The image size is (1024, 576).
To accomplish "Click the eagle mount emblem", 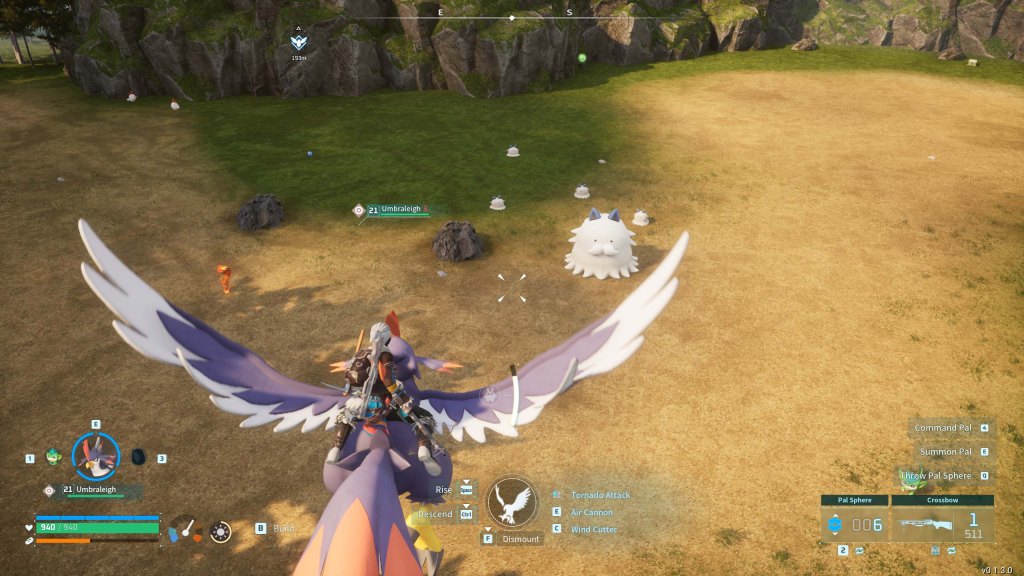I will (512, 502).
